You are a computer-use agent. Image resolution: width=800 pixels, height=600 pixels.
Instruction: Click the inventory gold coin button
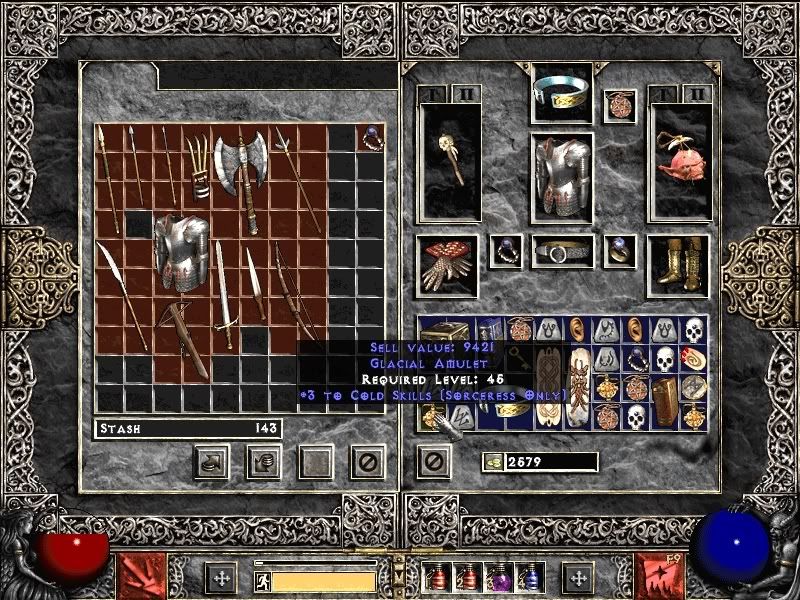[492, 461]
